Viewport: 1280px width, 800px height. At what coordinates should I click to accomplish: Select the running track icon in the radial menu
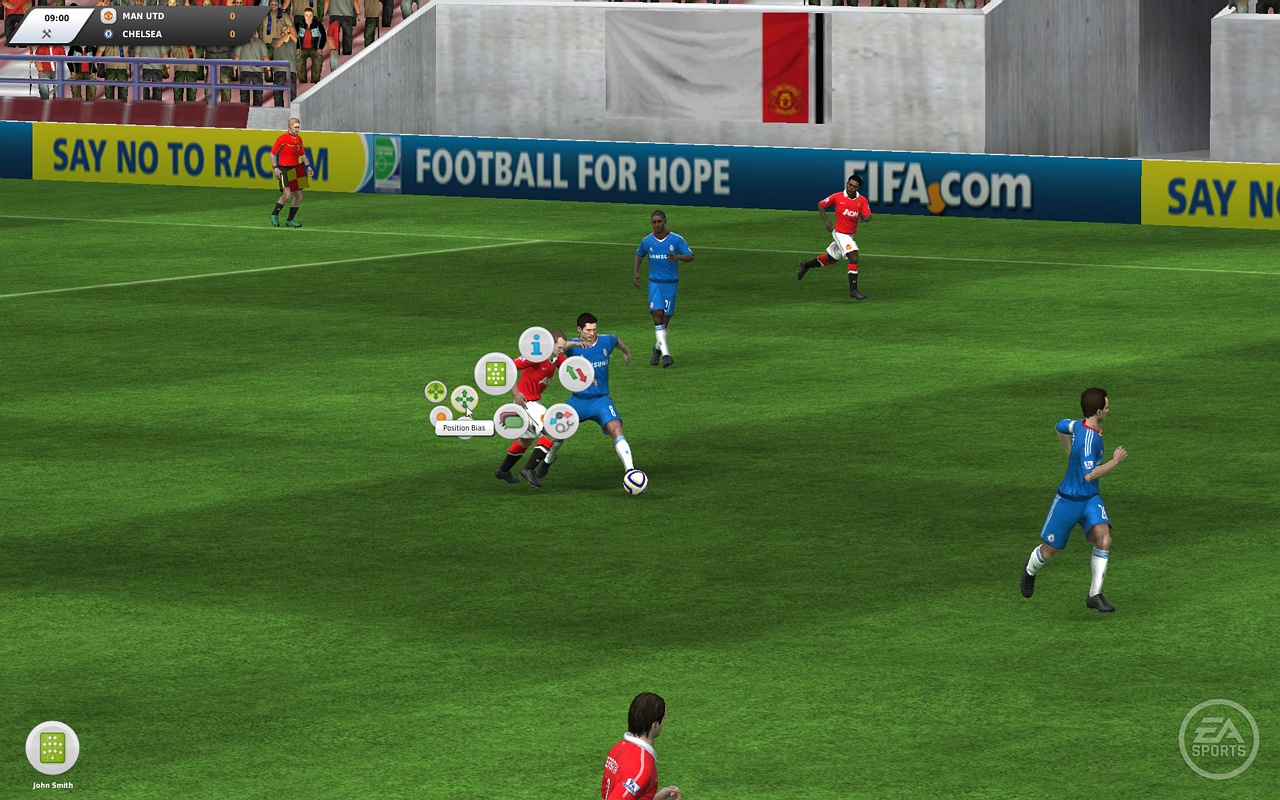pos(510,423)
